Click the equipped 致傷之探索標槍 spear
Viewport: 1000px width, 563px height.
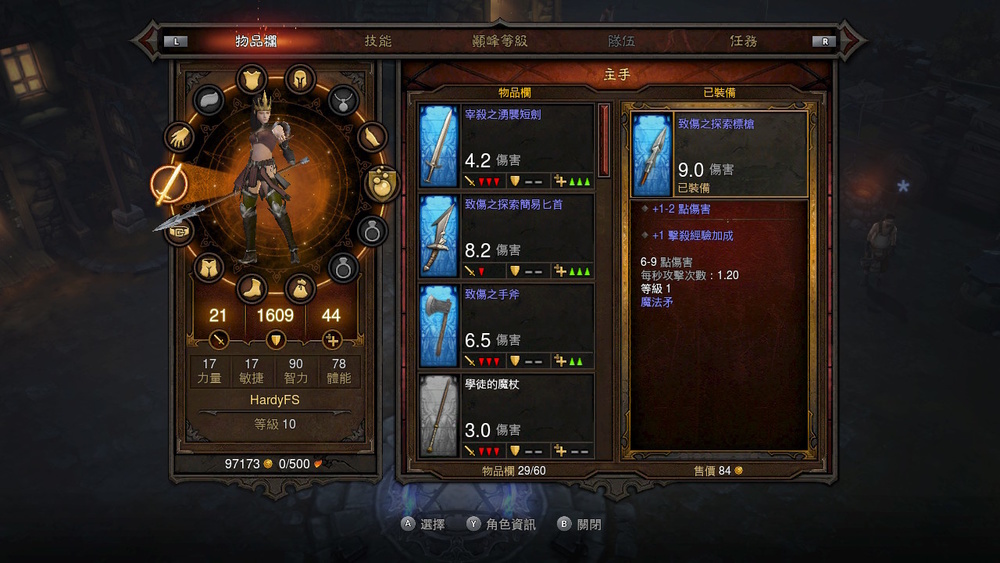[x=718, y=154]
